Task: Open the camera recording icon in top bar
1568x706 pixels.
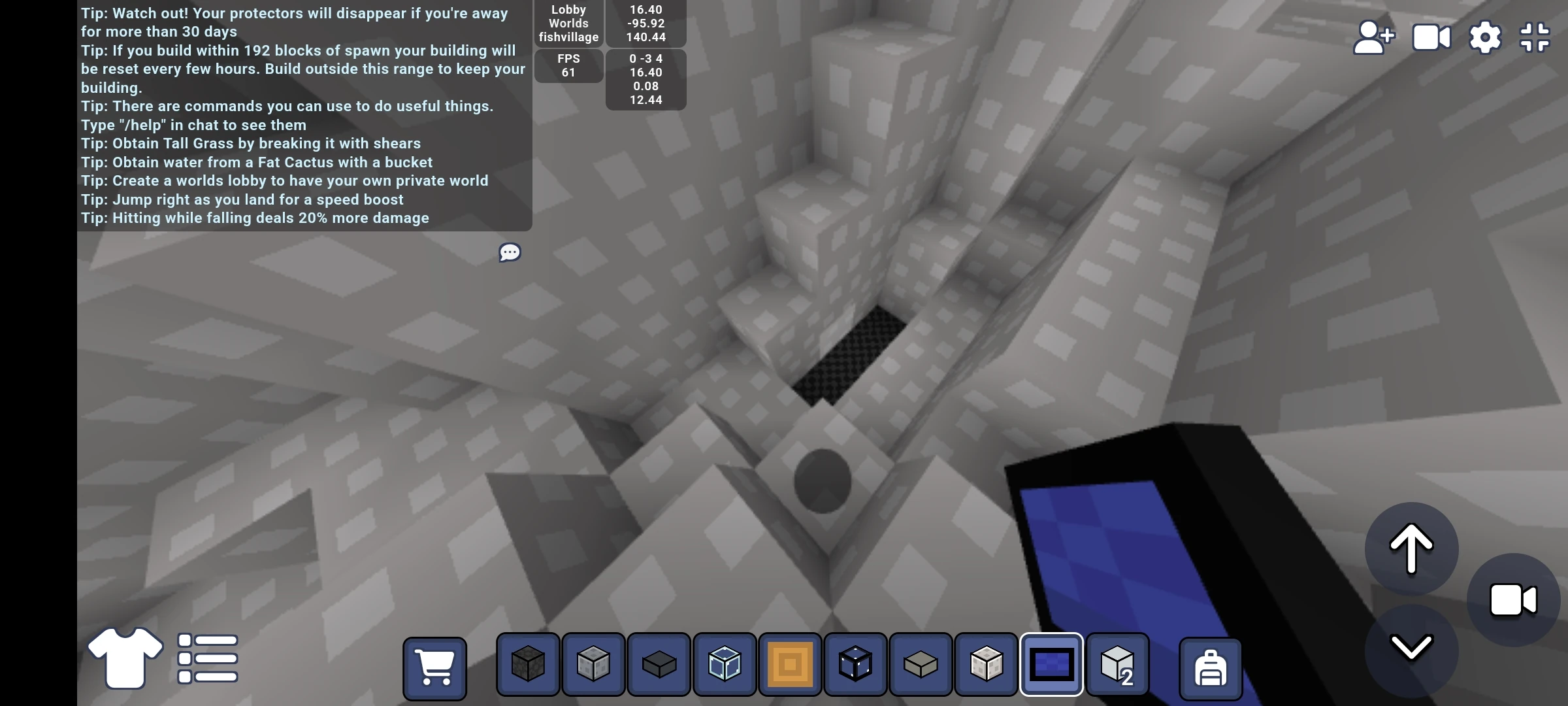Action: point(1430,37)
